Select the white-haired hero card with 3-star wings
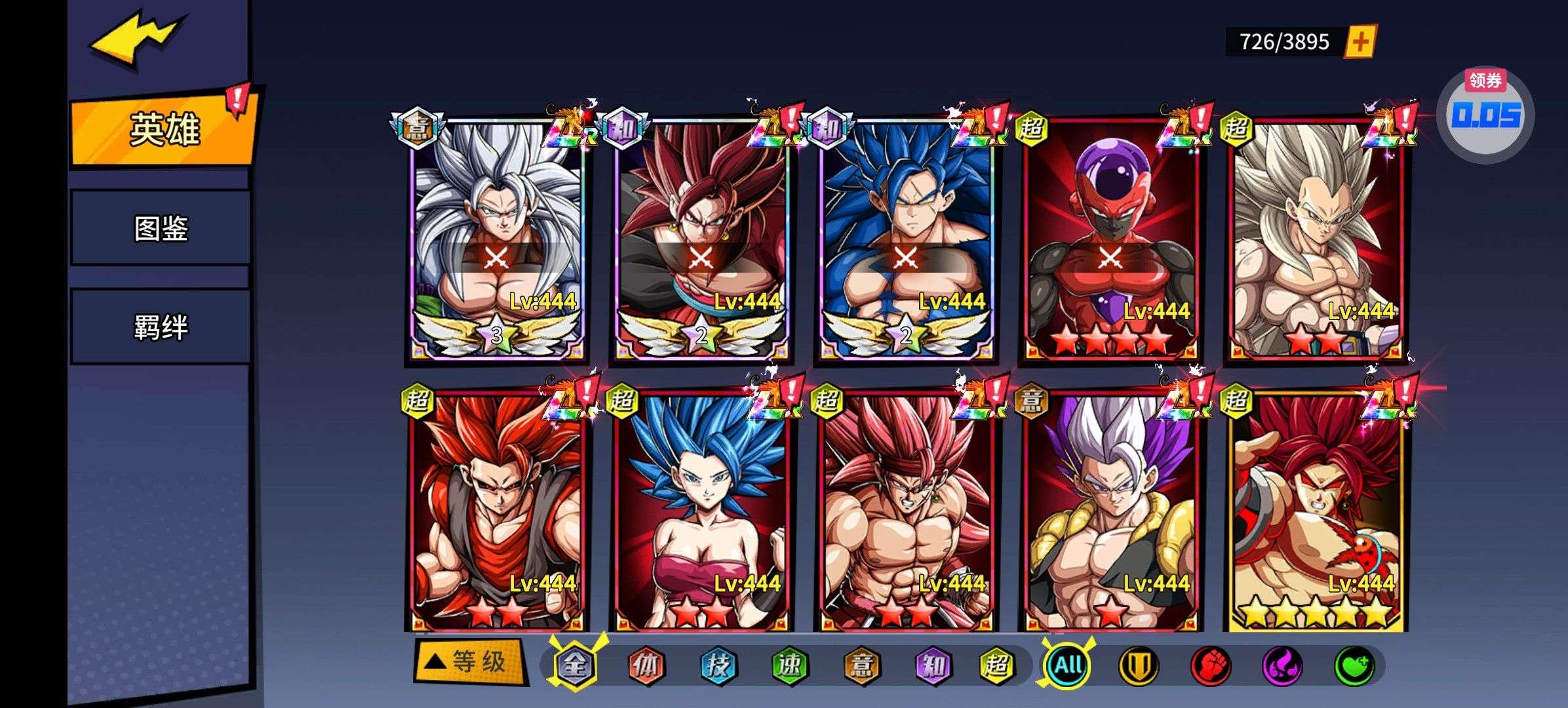 tap(496, 239)
